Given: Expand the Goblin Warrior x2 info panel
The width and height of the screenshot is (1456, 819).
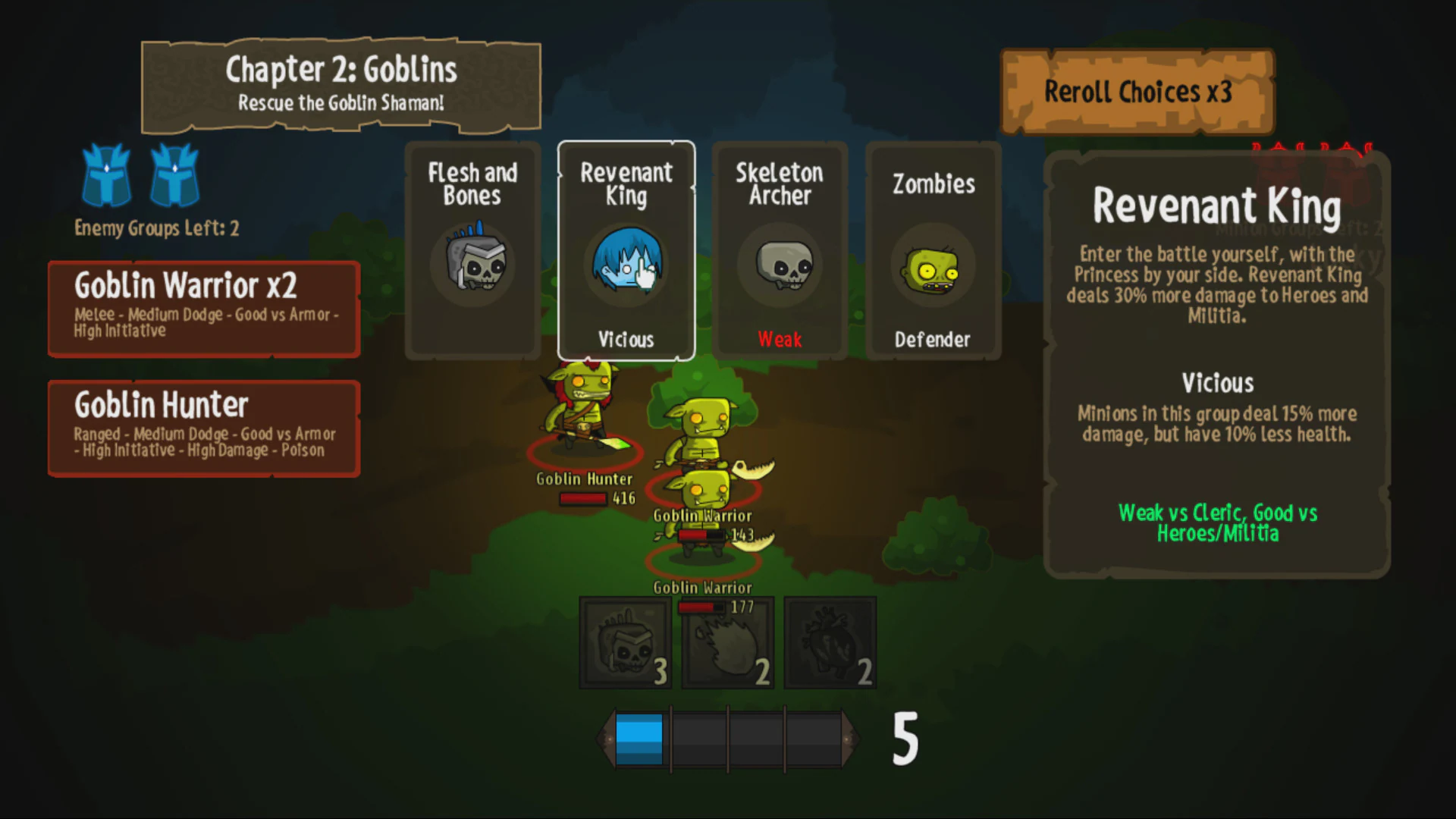Looking at the screenshot, I should pyautogui.click(x=203, y=309).
